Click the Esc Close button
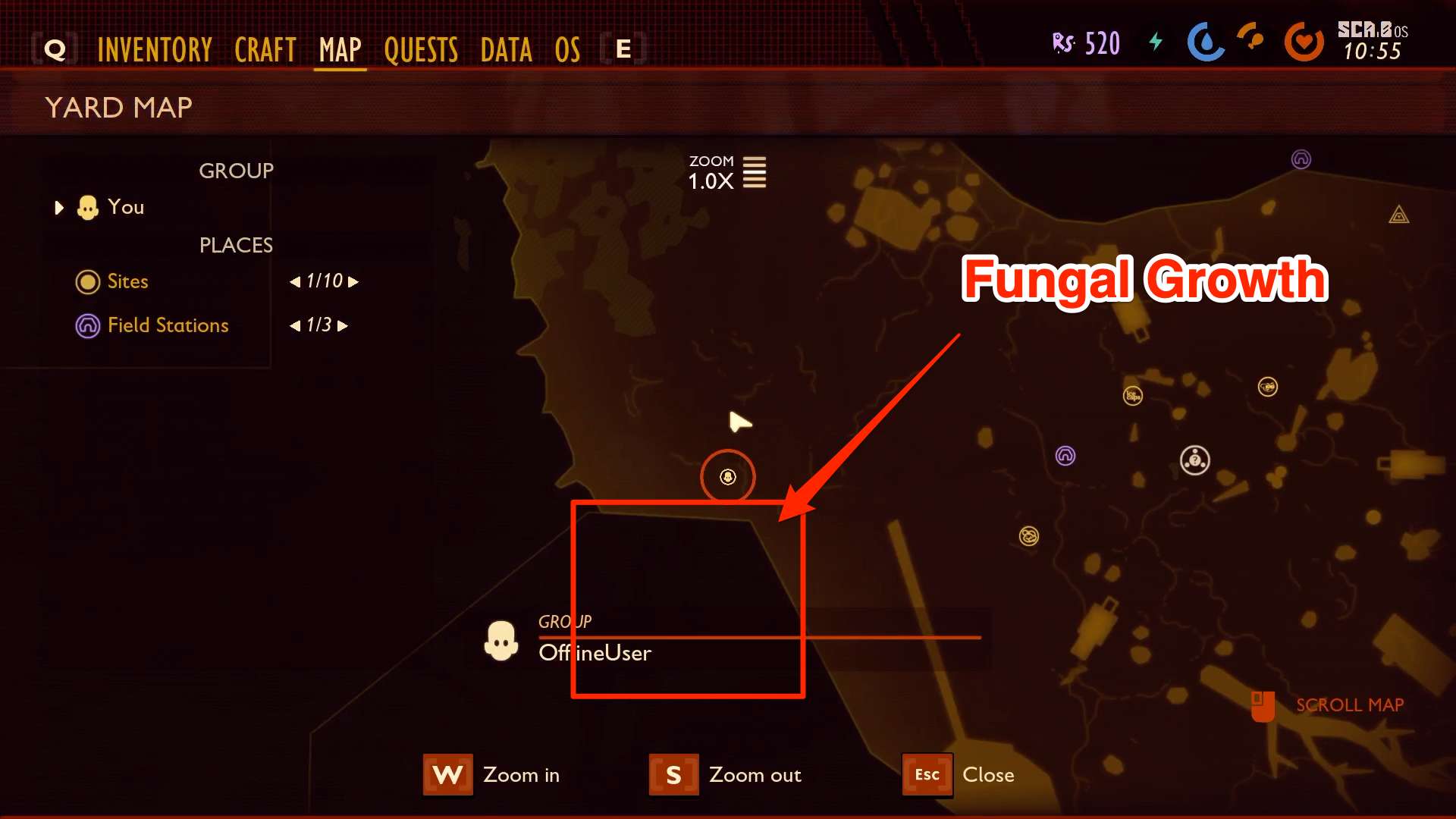The width and height of the screenshot is (1456, 819). [x=927, y=774]
